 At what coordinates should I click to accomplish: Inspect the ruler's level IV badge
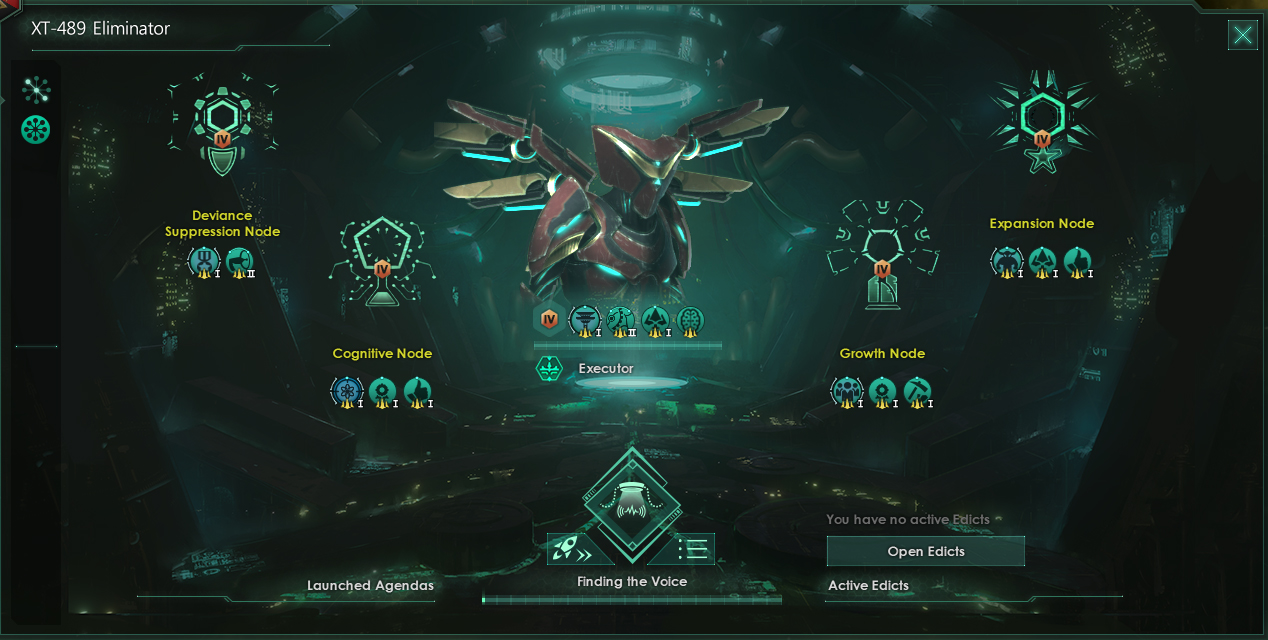(548, 320)
